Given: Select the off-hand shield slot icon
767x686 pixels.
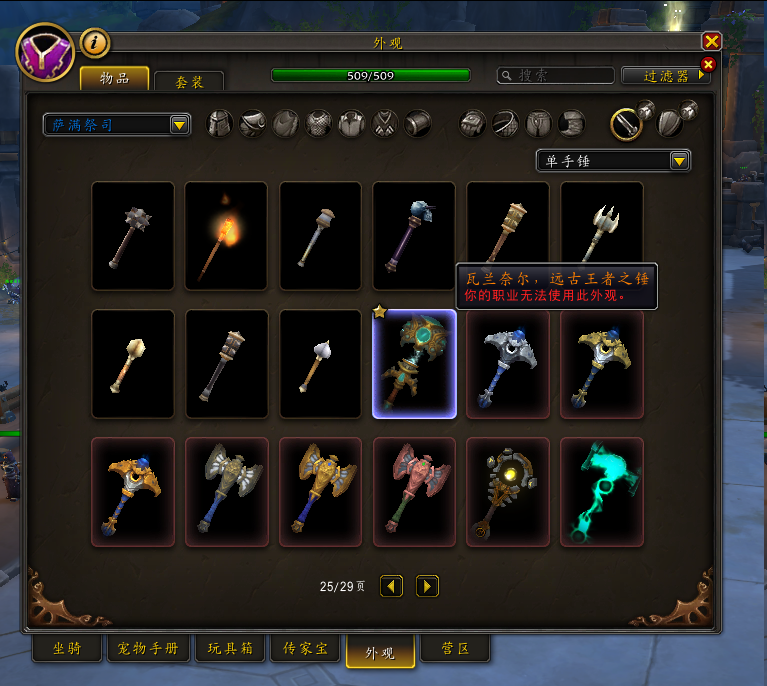Looking at the screenshot, I should coord(670,124).
